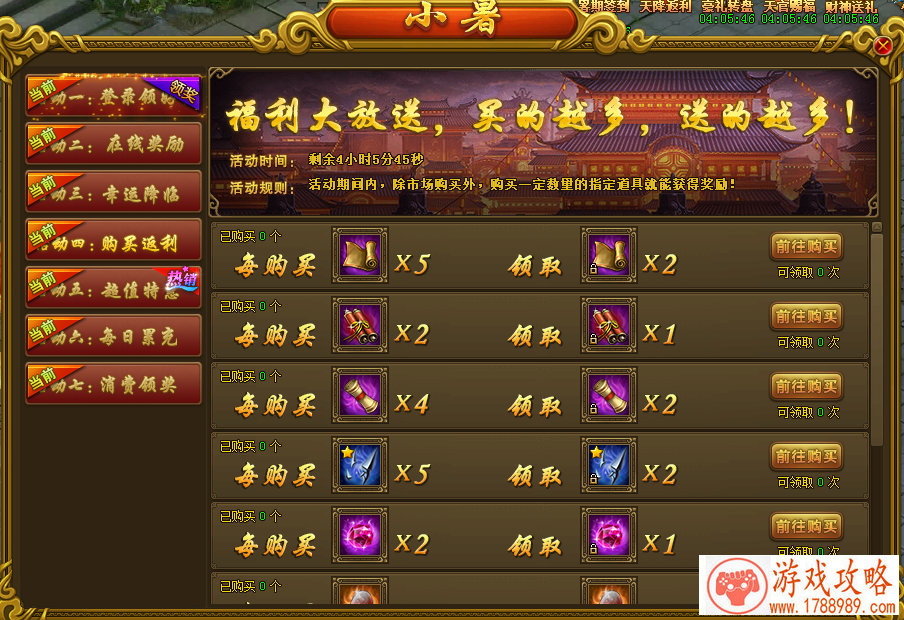Click 前往购买 in the purple scroll X4 row

(806, 386)
